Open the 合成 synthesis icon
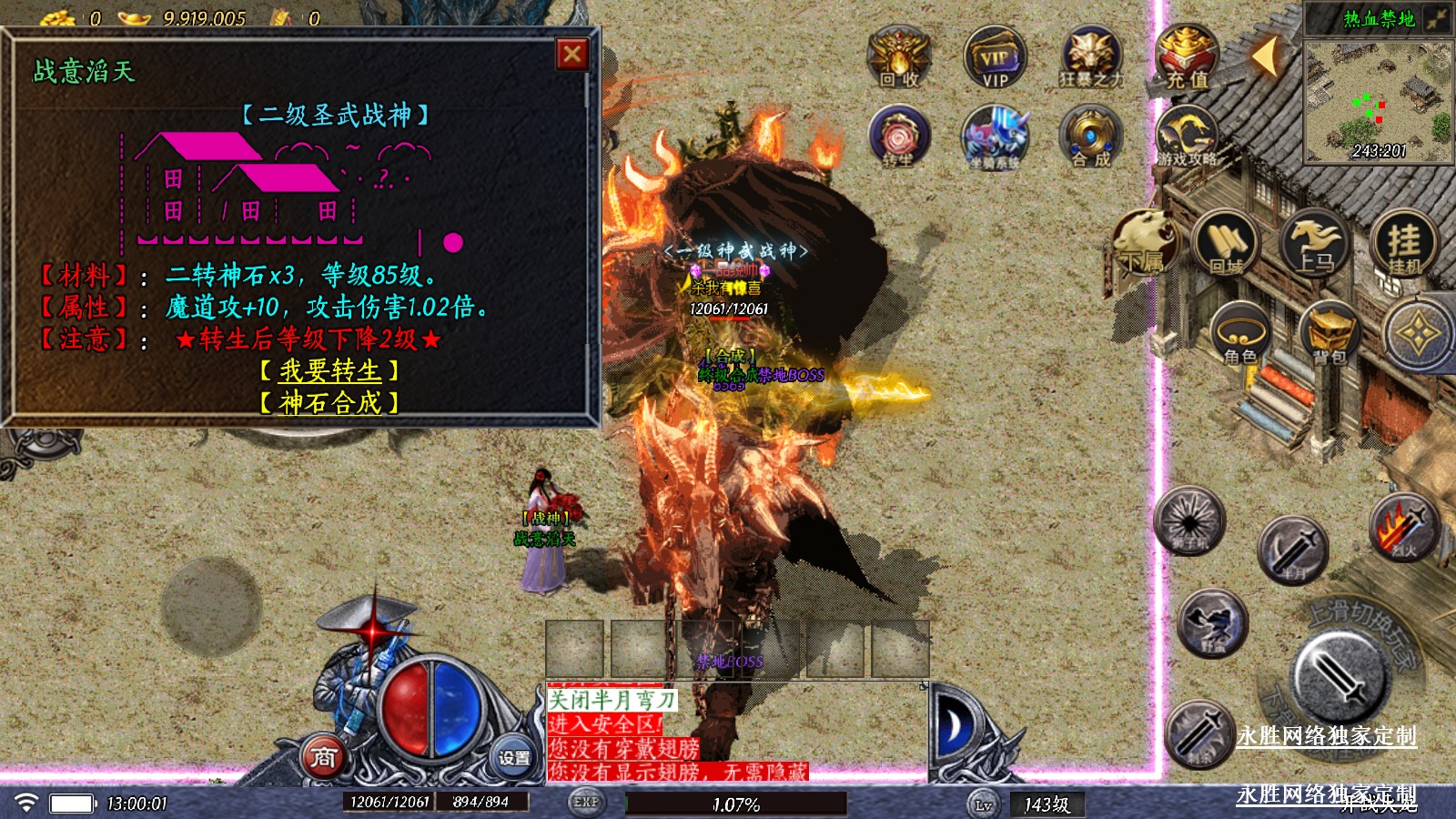Viewport: 1456px width, 819px height. pyautogui.click(x=1090, y=136)
